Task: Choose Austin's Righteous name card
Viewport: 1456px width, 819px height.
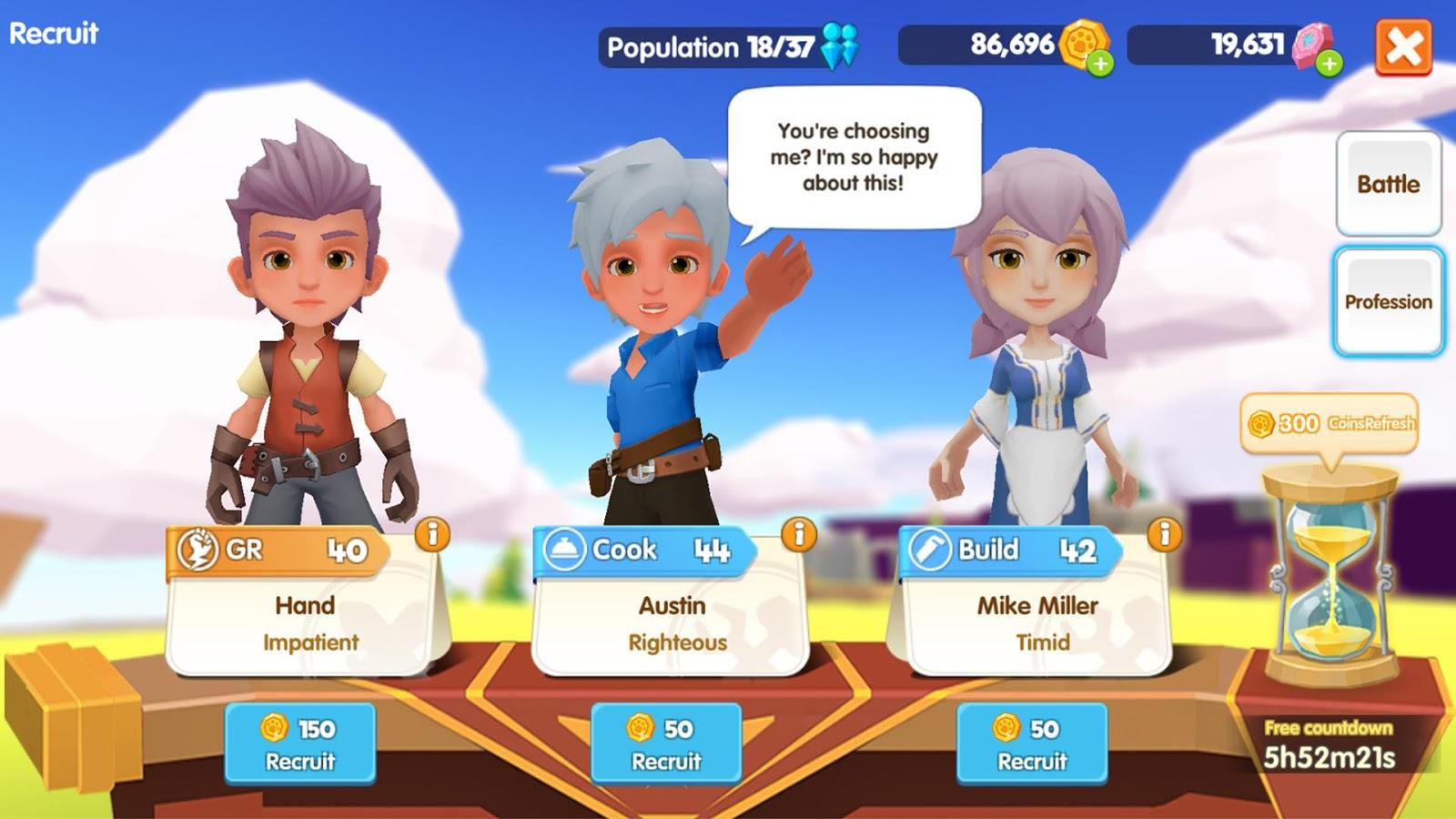Action: [672, 624]
